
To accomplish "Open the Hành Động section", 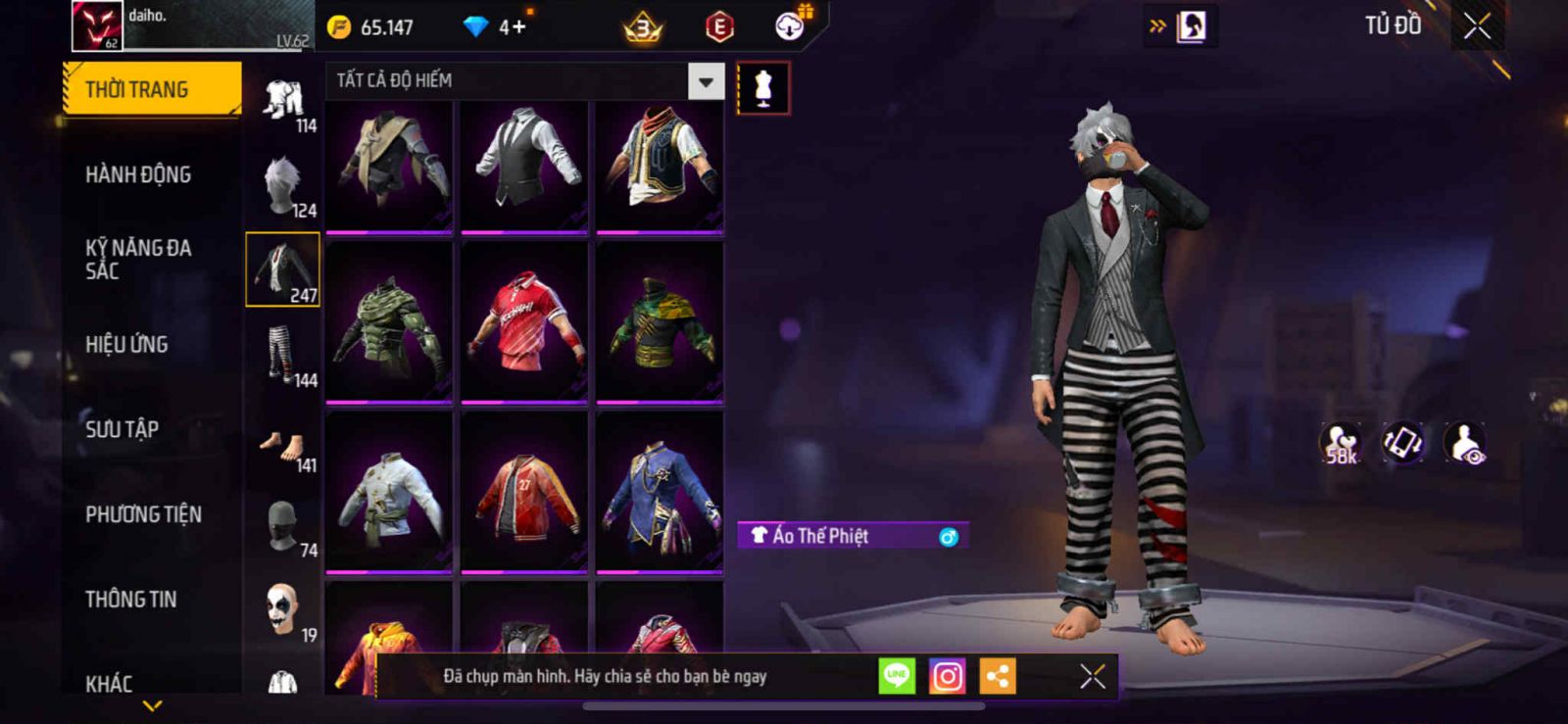I will coord(138,174).
